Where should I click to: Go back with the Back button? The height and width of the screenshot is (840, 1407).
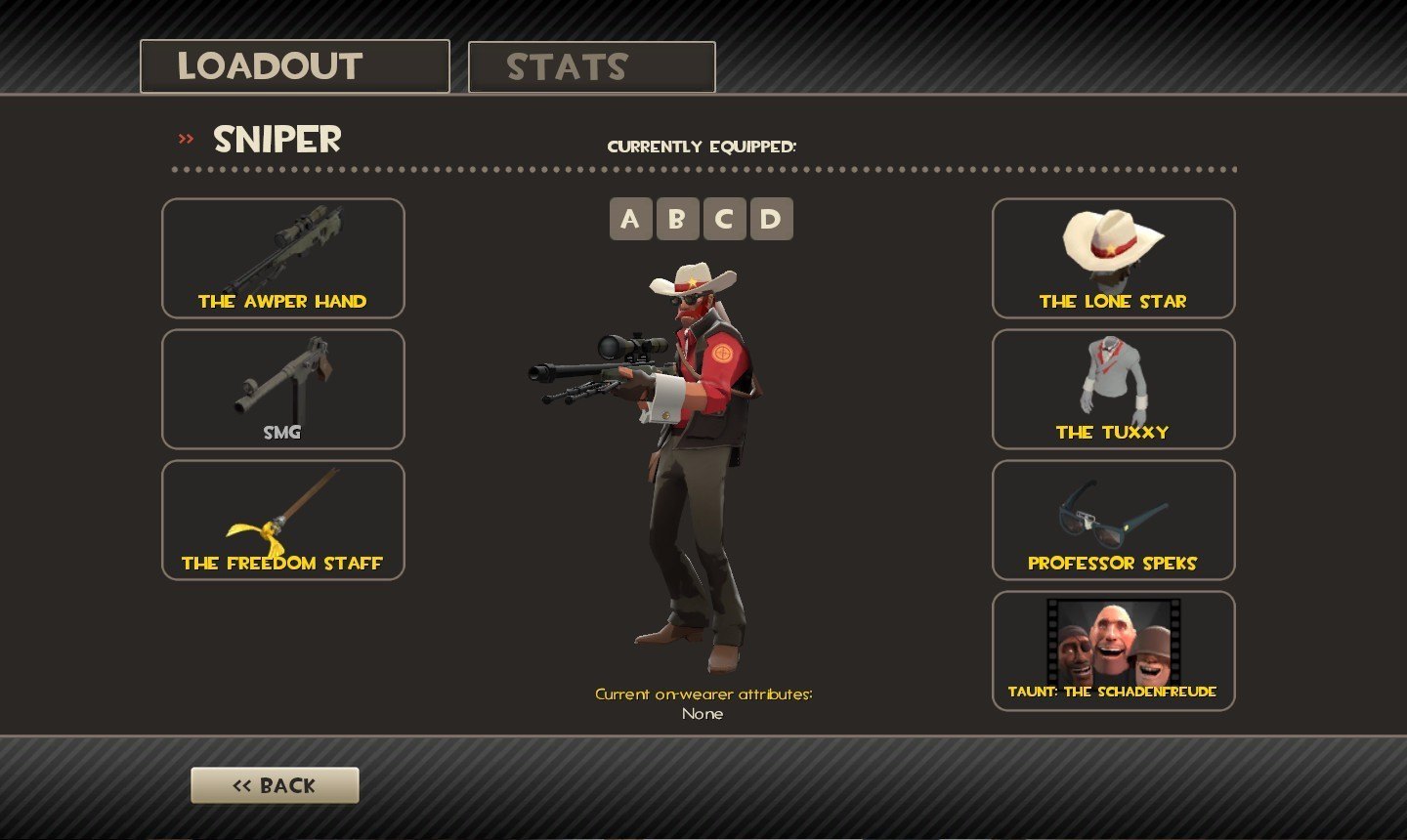pos(275,785)
